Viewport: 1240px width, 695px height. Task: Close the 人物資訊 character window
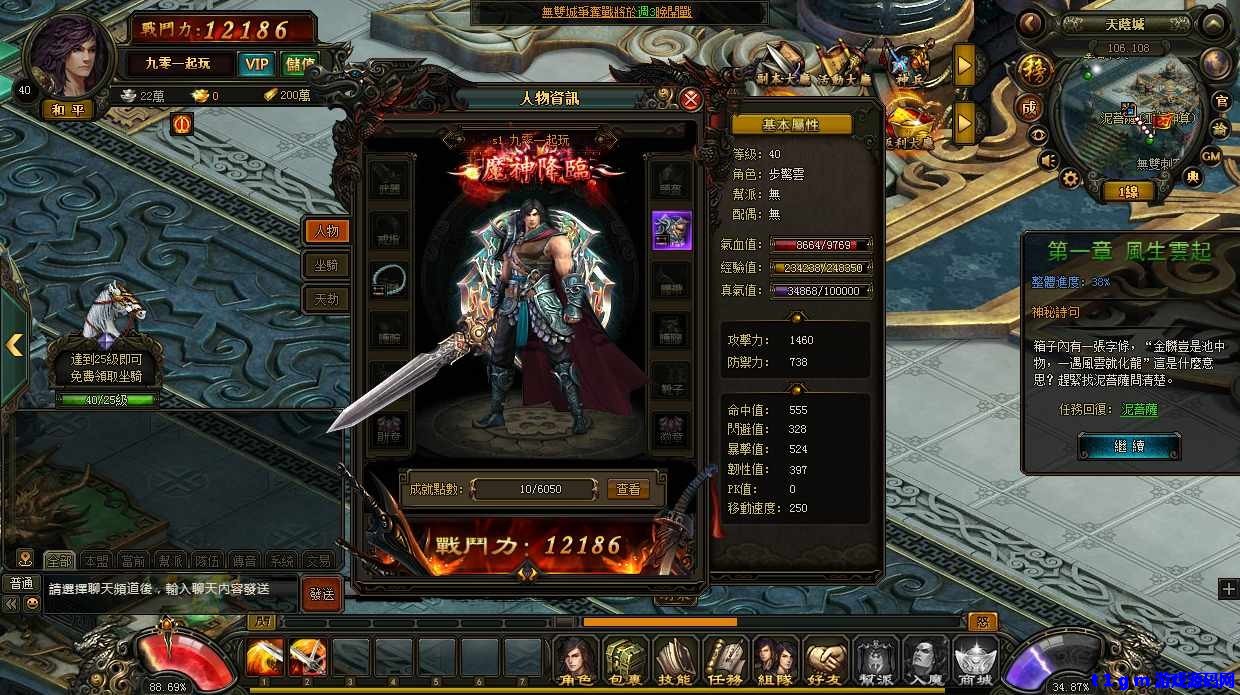690,99
